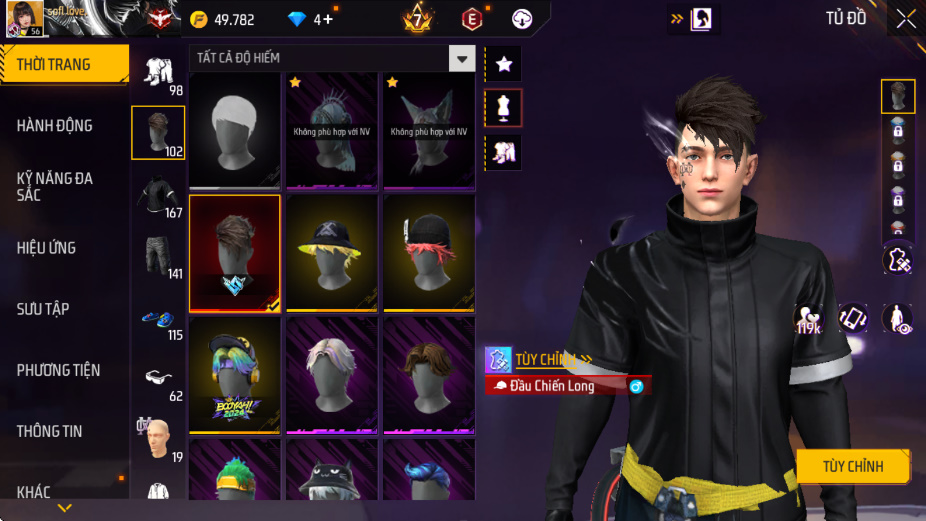
Task: Select the blue shoes category
Action: tap(158, 319)
